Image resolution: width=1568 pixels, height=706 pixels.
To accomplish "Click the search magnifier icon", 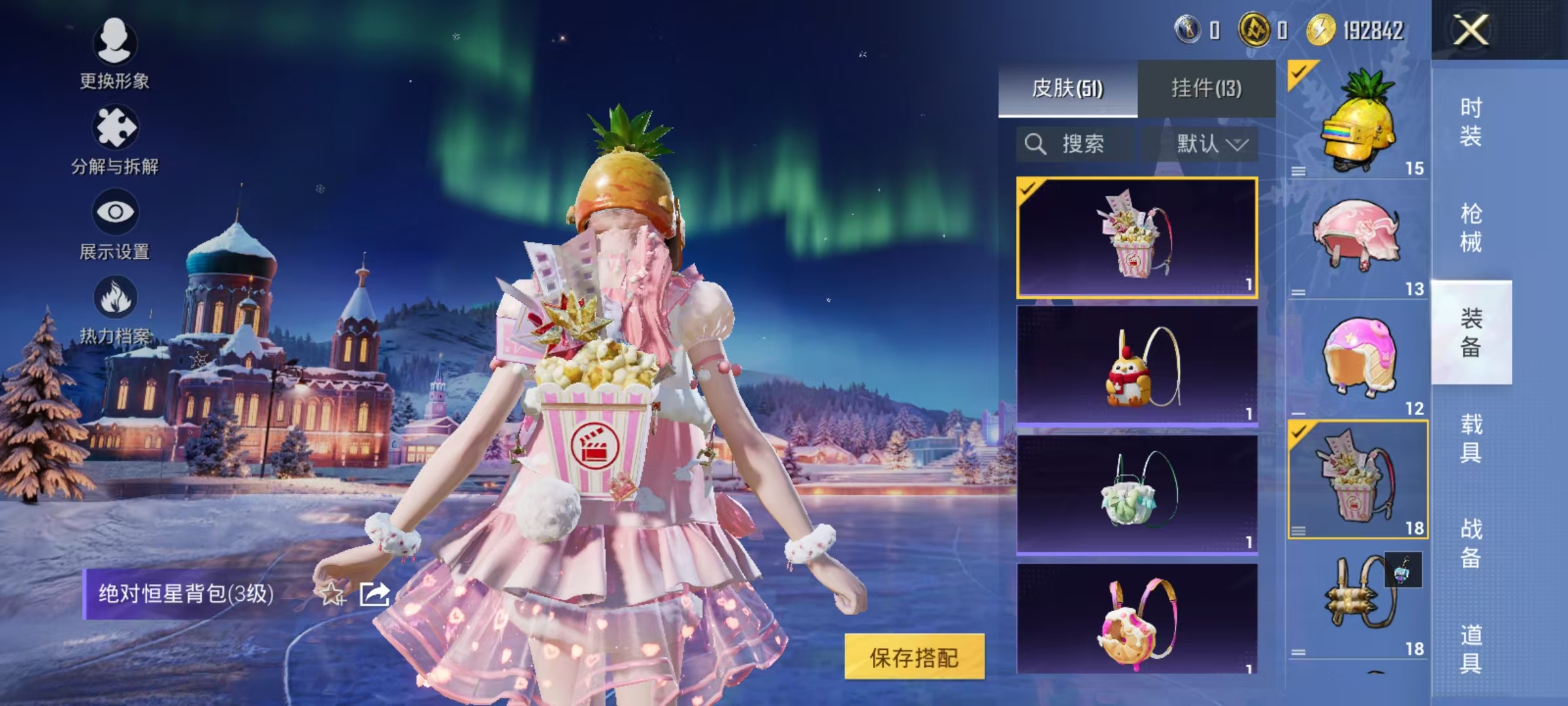I will pyautogui.click(x=1036, y=144).
